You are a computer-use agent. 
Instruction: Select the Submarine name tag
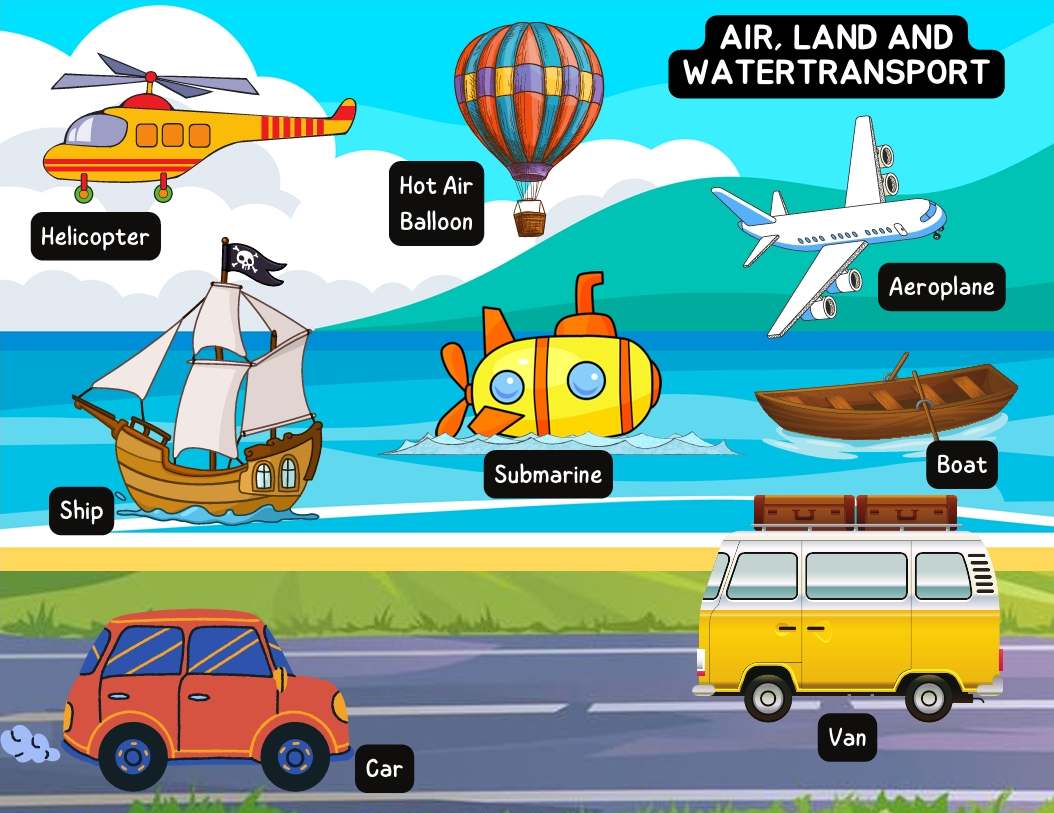click(548, 475)
